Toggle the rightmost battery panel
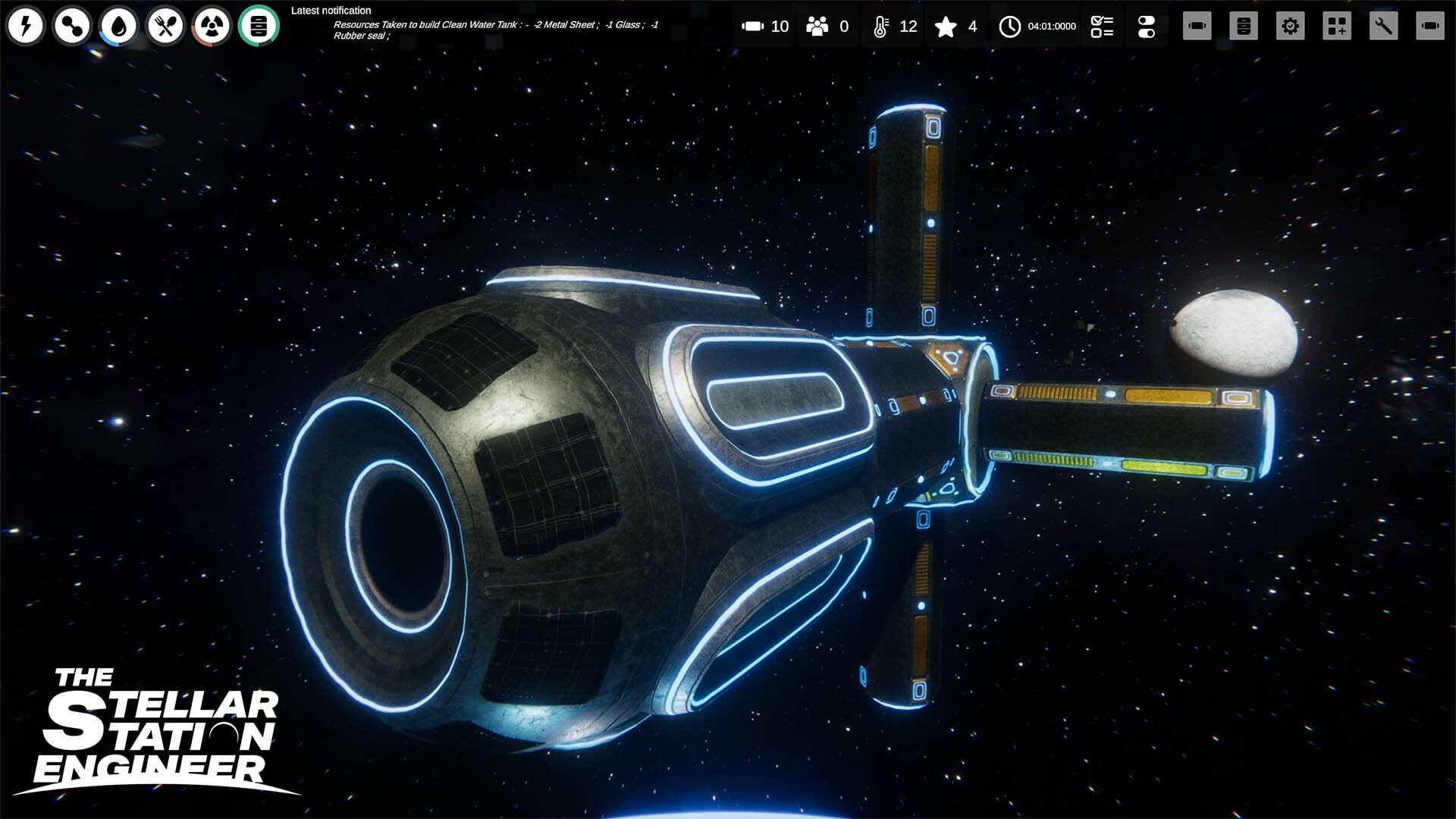Screen dimensions: 1456x819 [x=1432, y=26]
